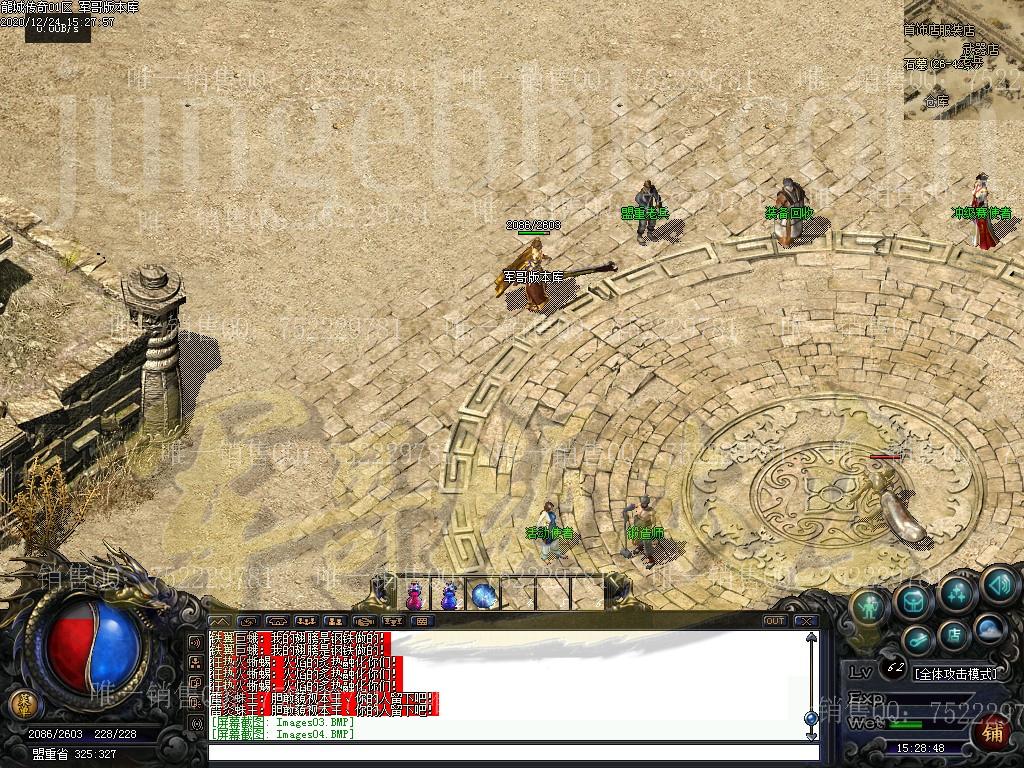Viewport: 1024px width, 768px height.
Task: Click the chat text input field
Action: pos(510,751)
